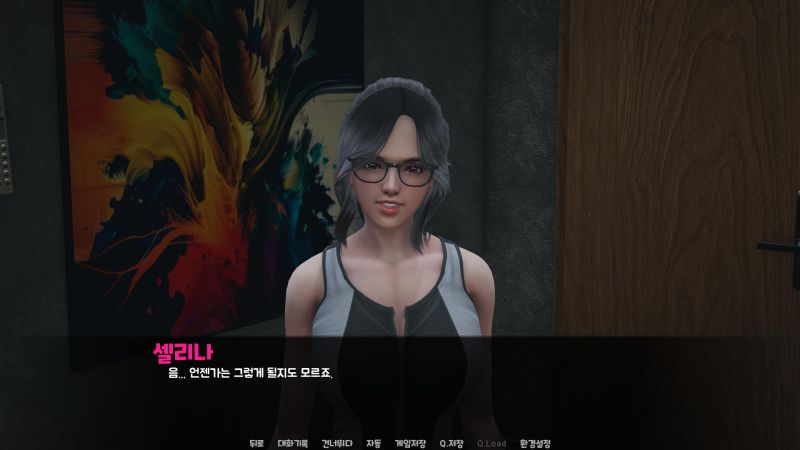Open 환경설정 settings

click(x=534, y=443)
